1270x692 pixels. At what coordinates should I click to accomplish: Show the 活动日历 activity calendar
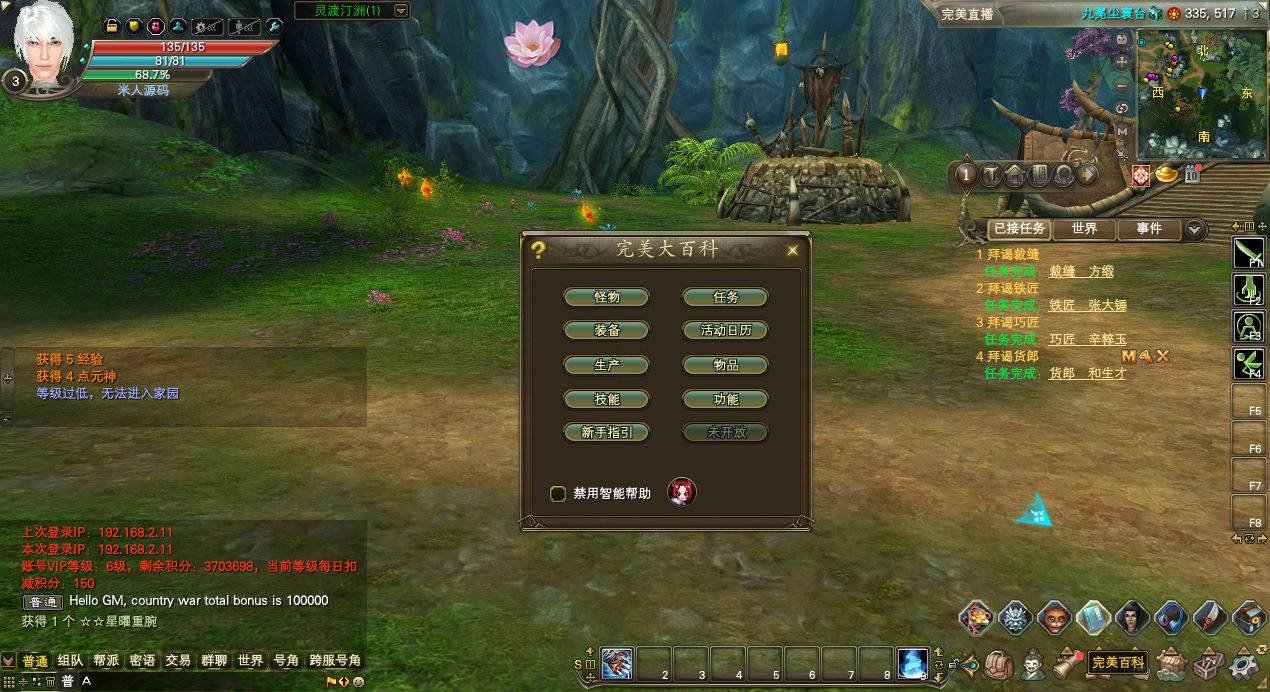coord(725,331)
